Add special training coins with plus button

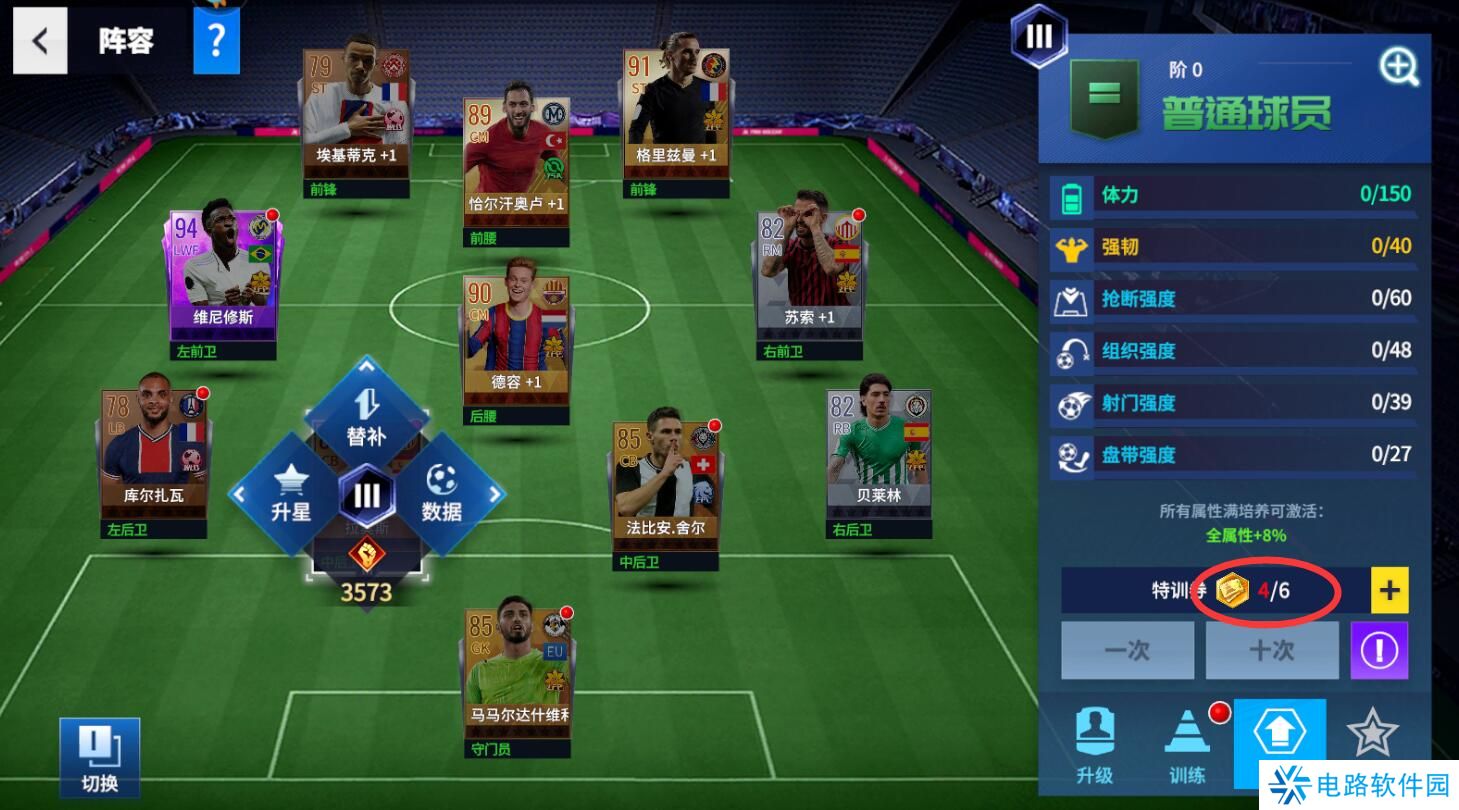pyautogui.click(x=1389, y=591)
